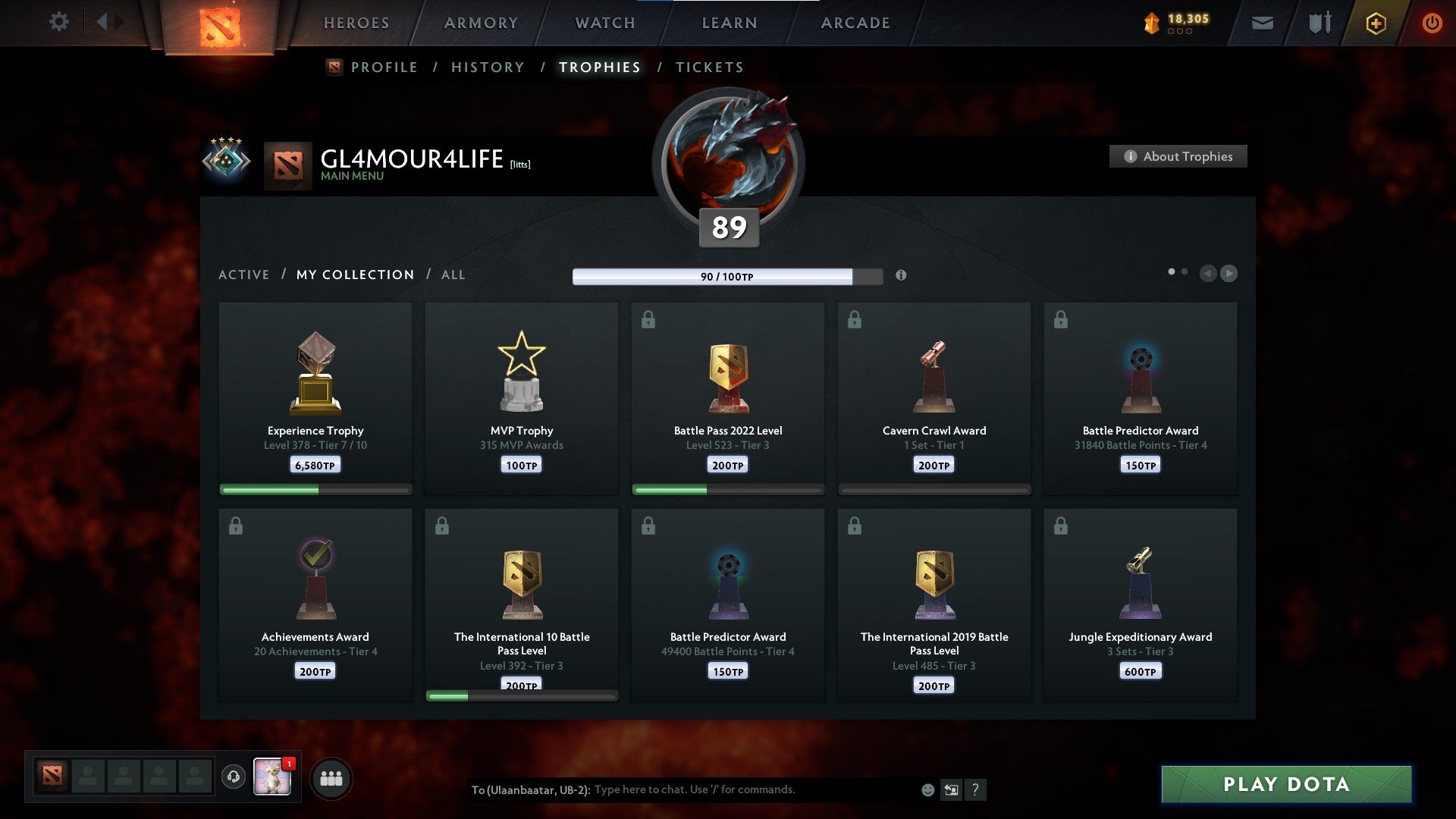1456x819 pixels.
Task: Open the Dota Plus gold hexagon icon
Action: [x=1376, y=23]
